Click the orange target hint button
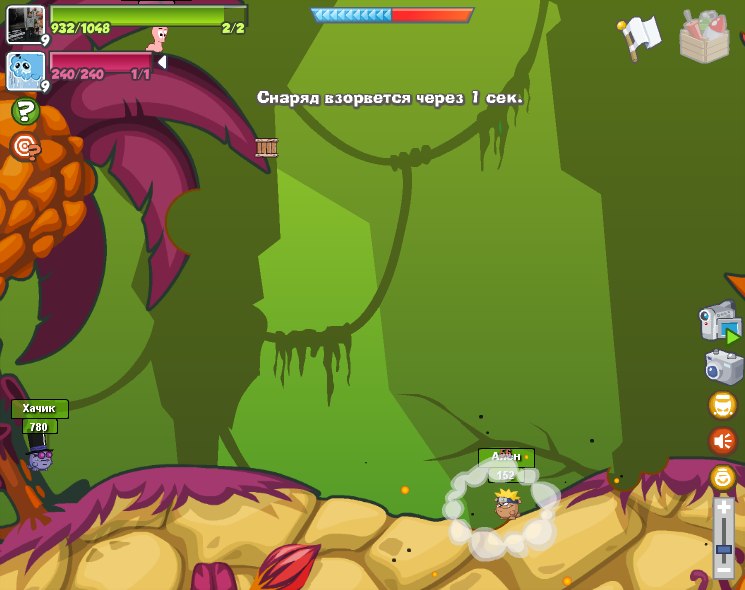The width and height of the screenshot is (745, 590). 25,148
